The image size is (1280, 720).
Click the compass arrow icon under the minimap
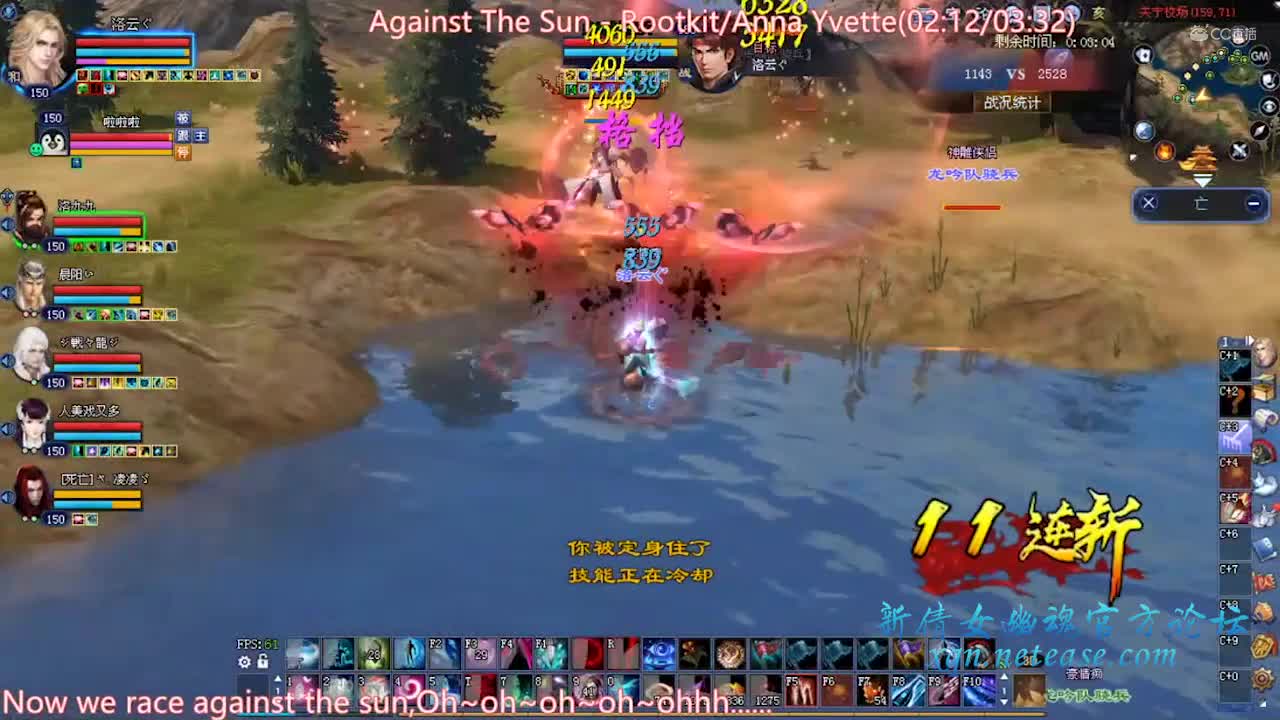(1258, 130)
